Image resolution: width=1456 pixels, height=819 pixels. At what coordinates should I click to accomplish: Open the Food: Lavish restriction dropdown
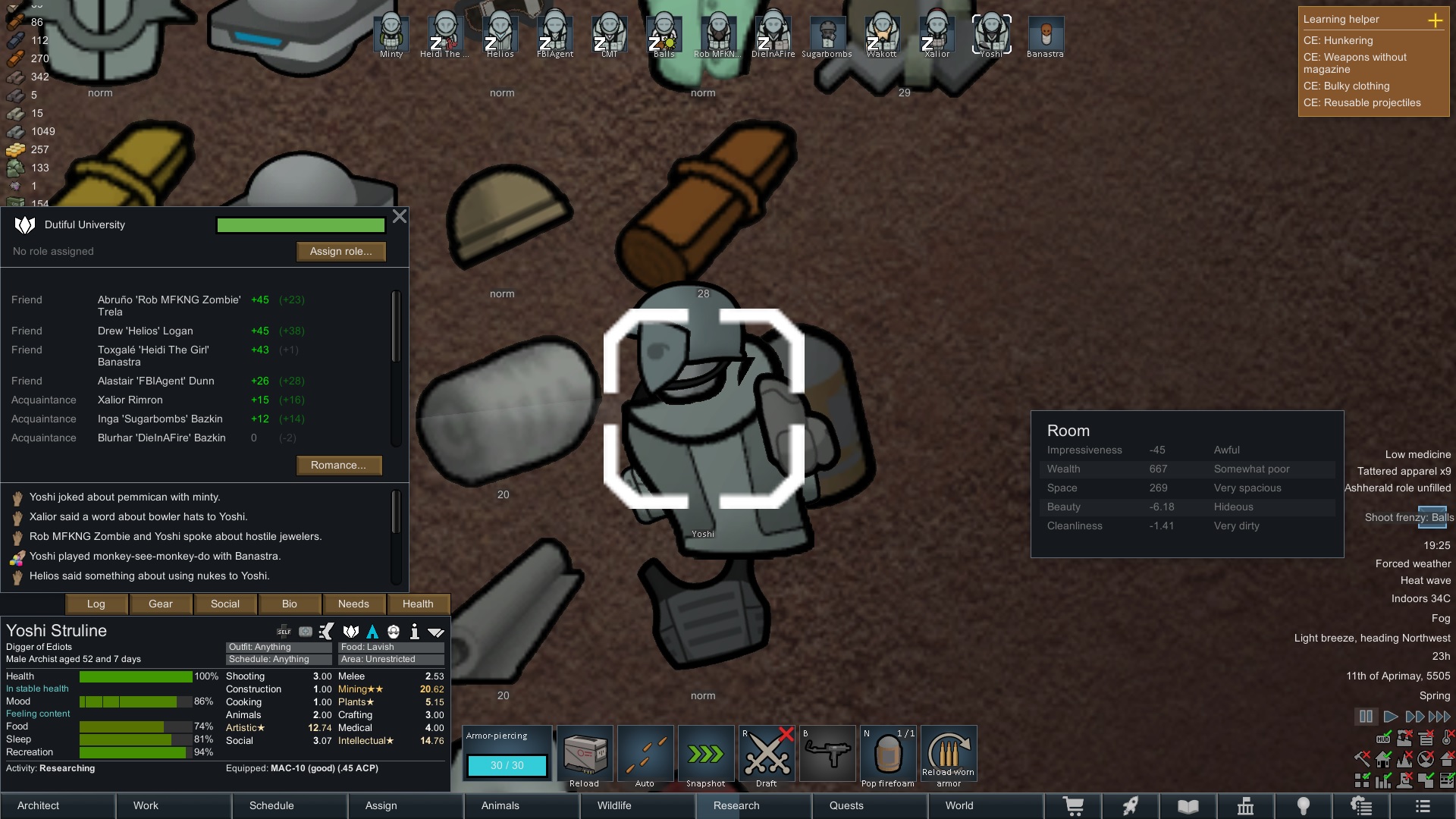[391, 648]
